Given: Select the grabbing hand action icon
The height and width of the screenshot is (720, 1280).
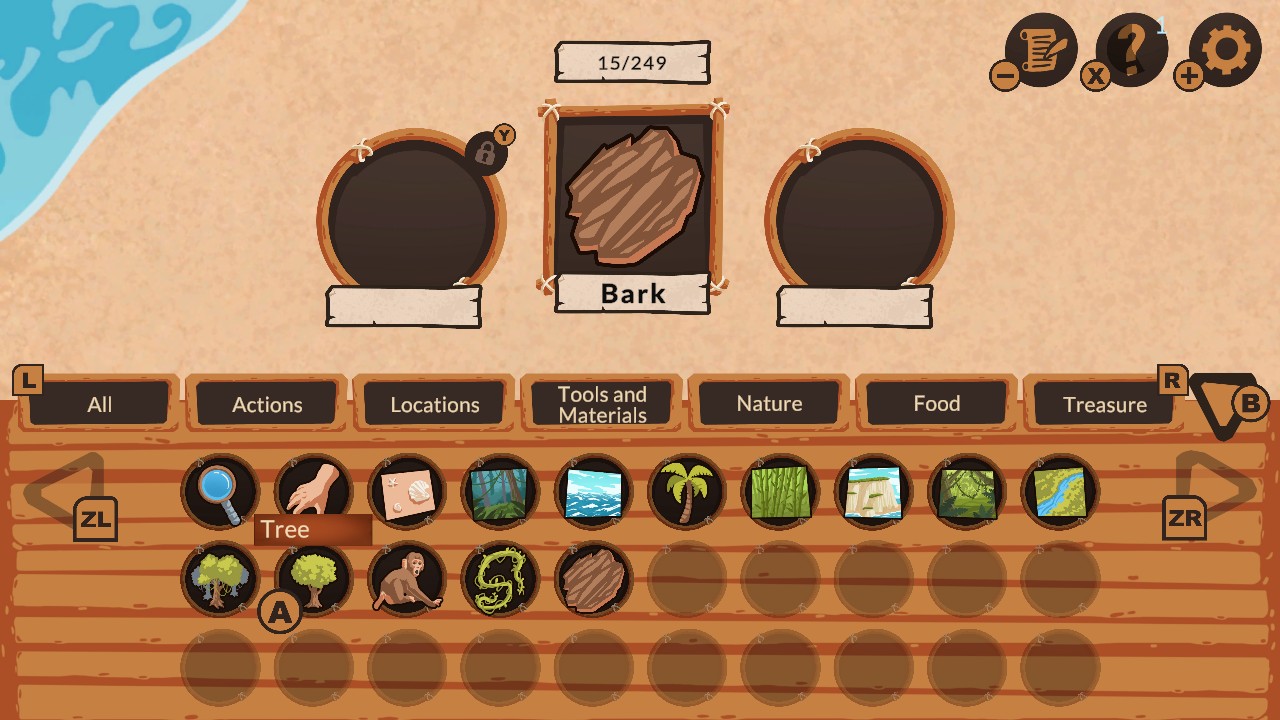Looking at the screenshot, I should click(313, 490).
